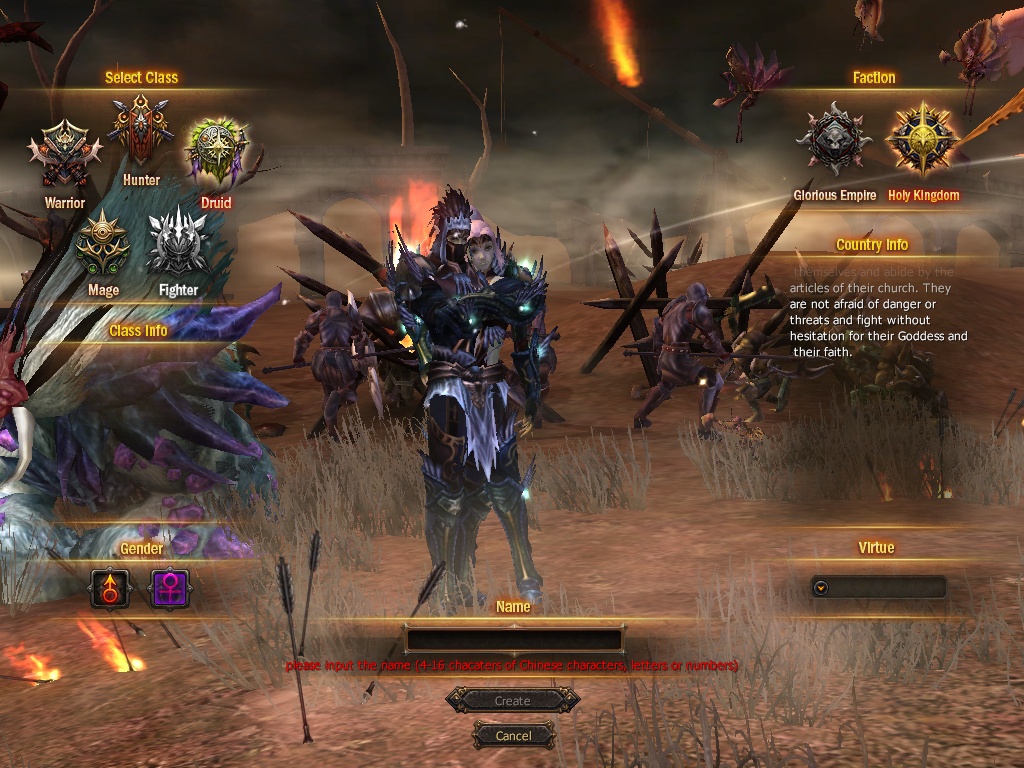
Task: Focus the character Name input box
Action: 513,639
